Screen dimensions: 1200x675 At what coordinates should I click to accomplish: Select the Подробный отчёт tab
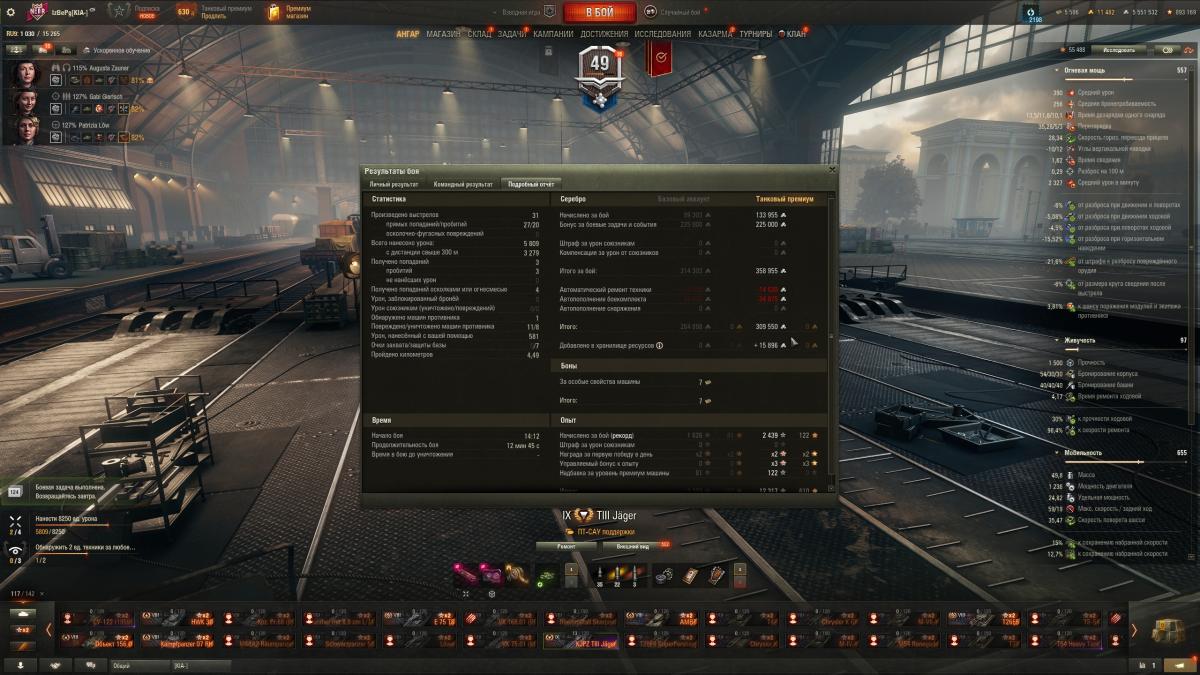[531, 184]
